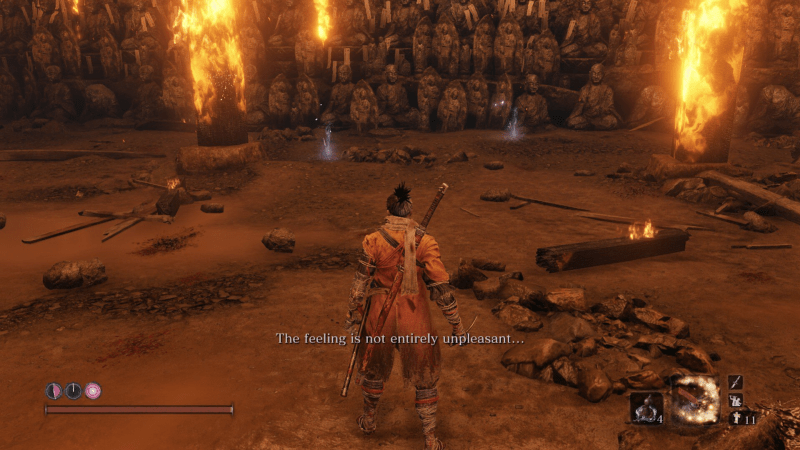Click the small blade icon
Screen dimensions: 800x450
click(x=735, y=383)
